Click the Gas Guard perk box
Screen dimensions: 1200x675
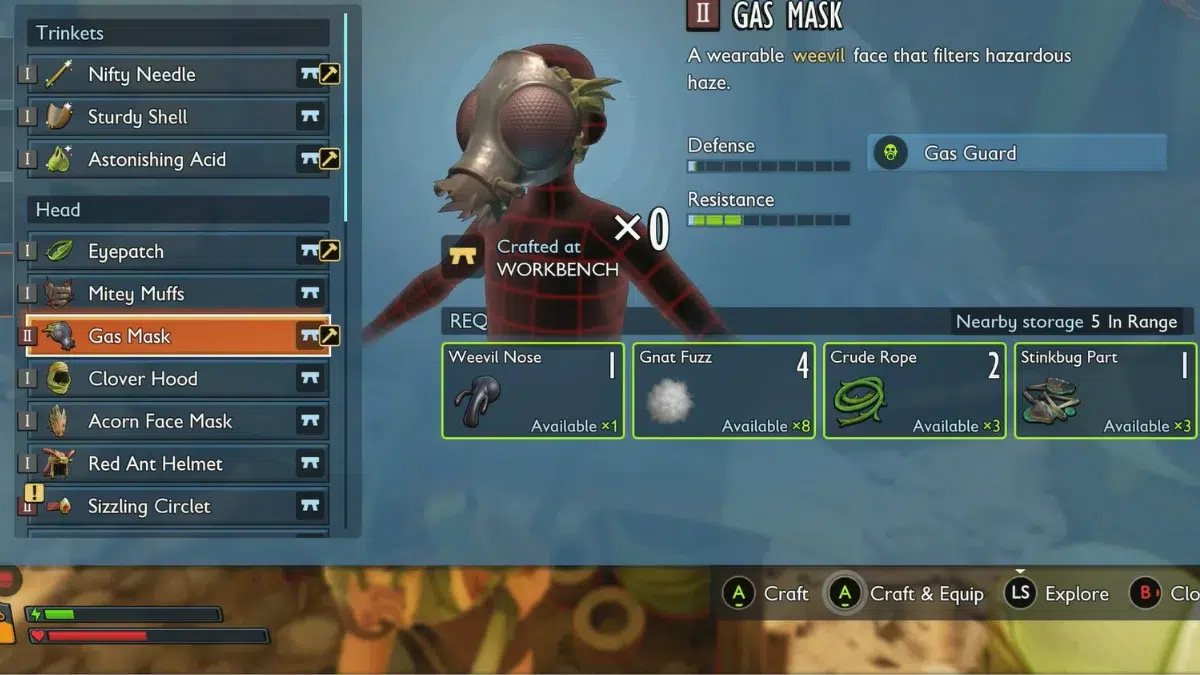(1016, 153)
